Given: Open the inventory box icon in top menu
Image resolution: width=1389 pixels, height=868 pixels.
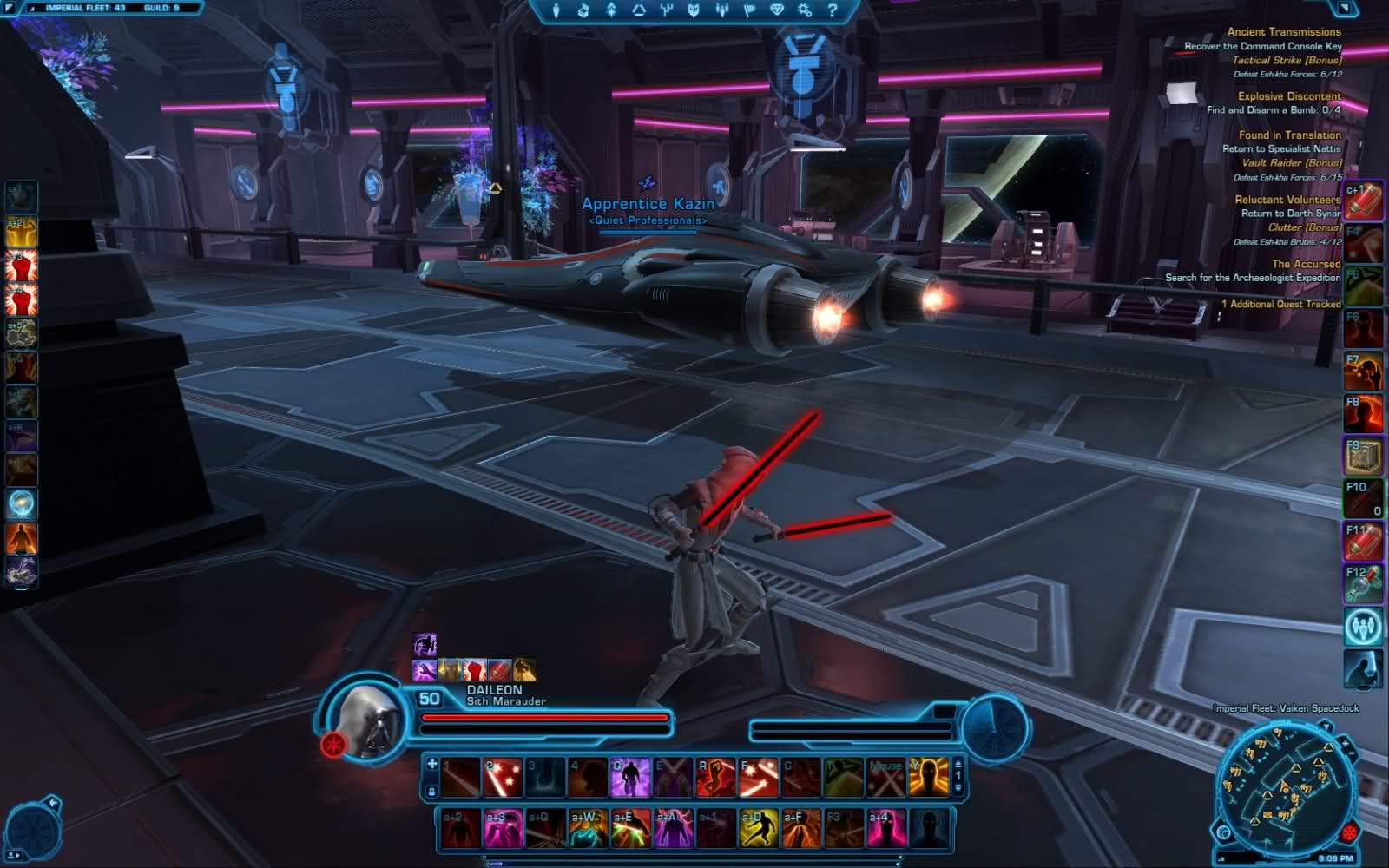Looking at the screenshot, I should click(x=583, y=10).
